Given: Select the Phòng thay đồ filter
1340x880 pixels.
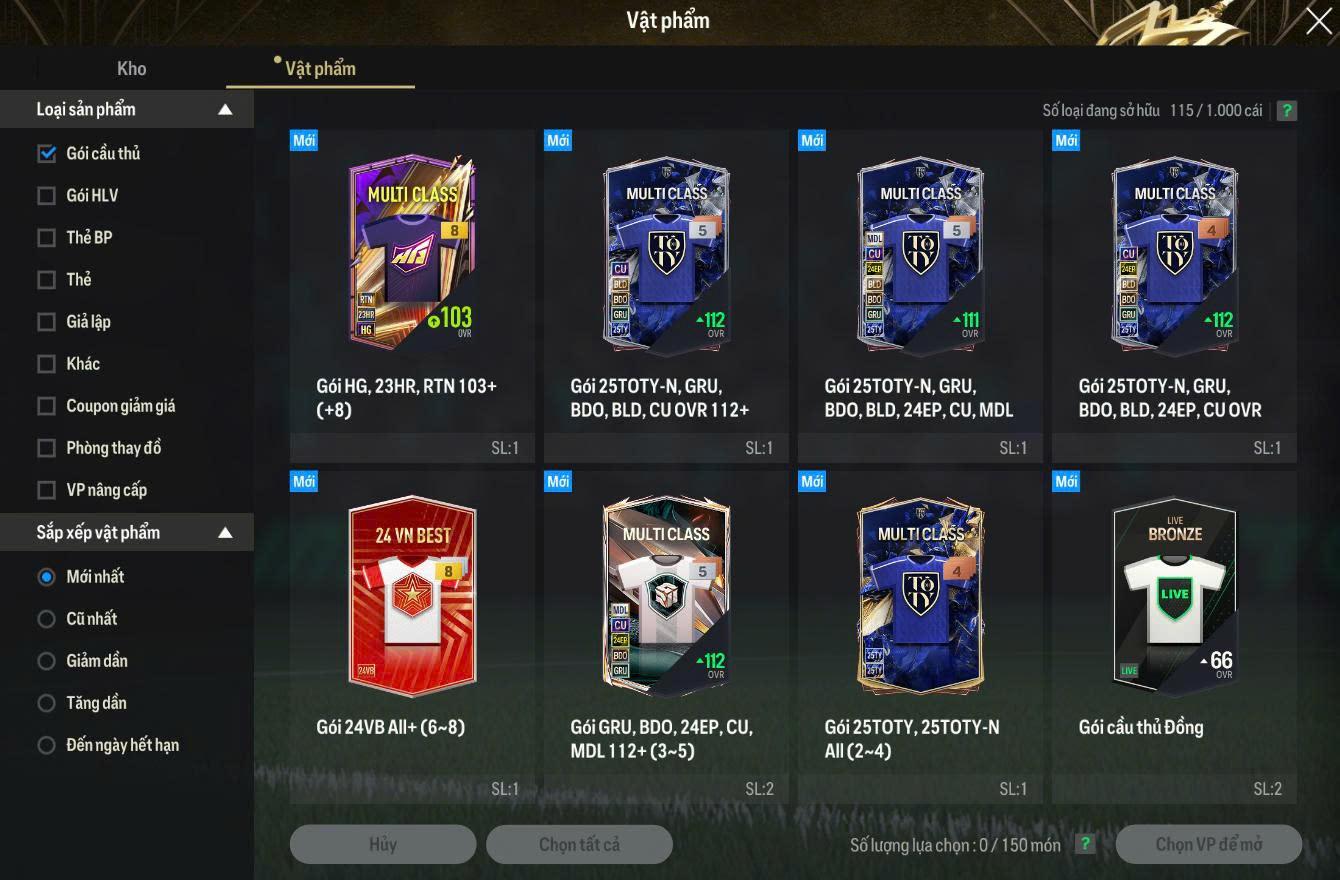Looking at the screenshot, I should (46, 447).
